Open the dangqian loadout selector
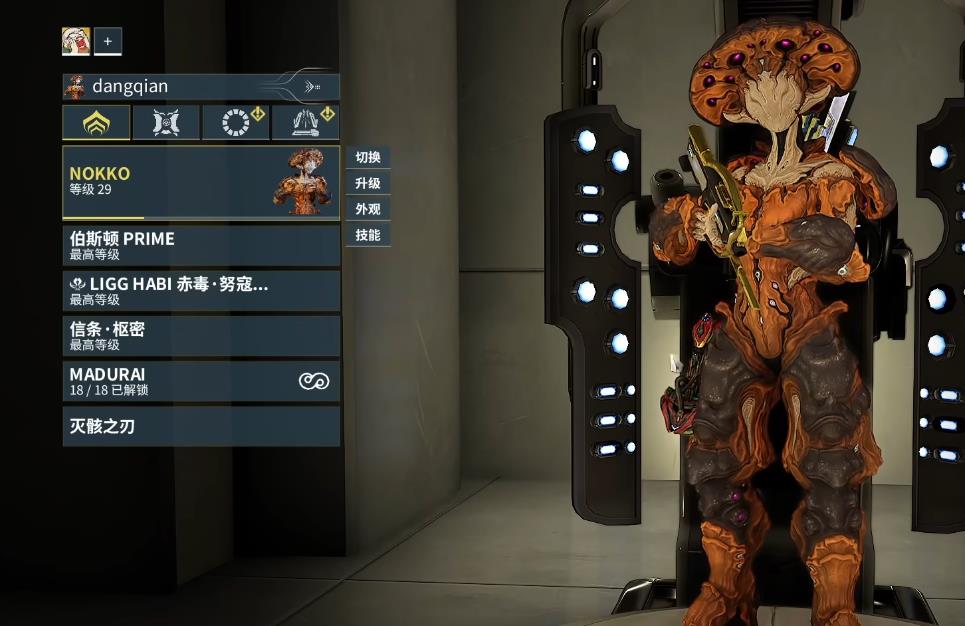Image resolution: width=965 pixels, height=626 pixels. [x=201, y=87]
